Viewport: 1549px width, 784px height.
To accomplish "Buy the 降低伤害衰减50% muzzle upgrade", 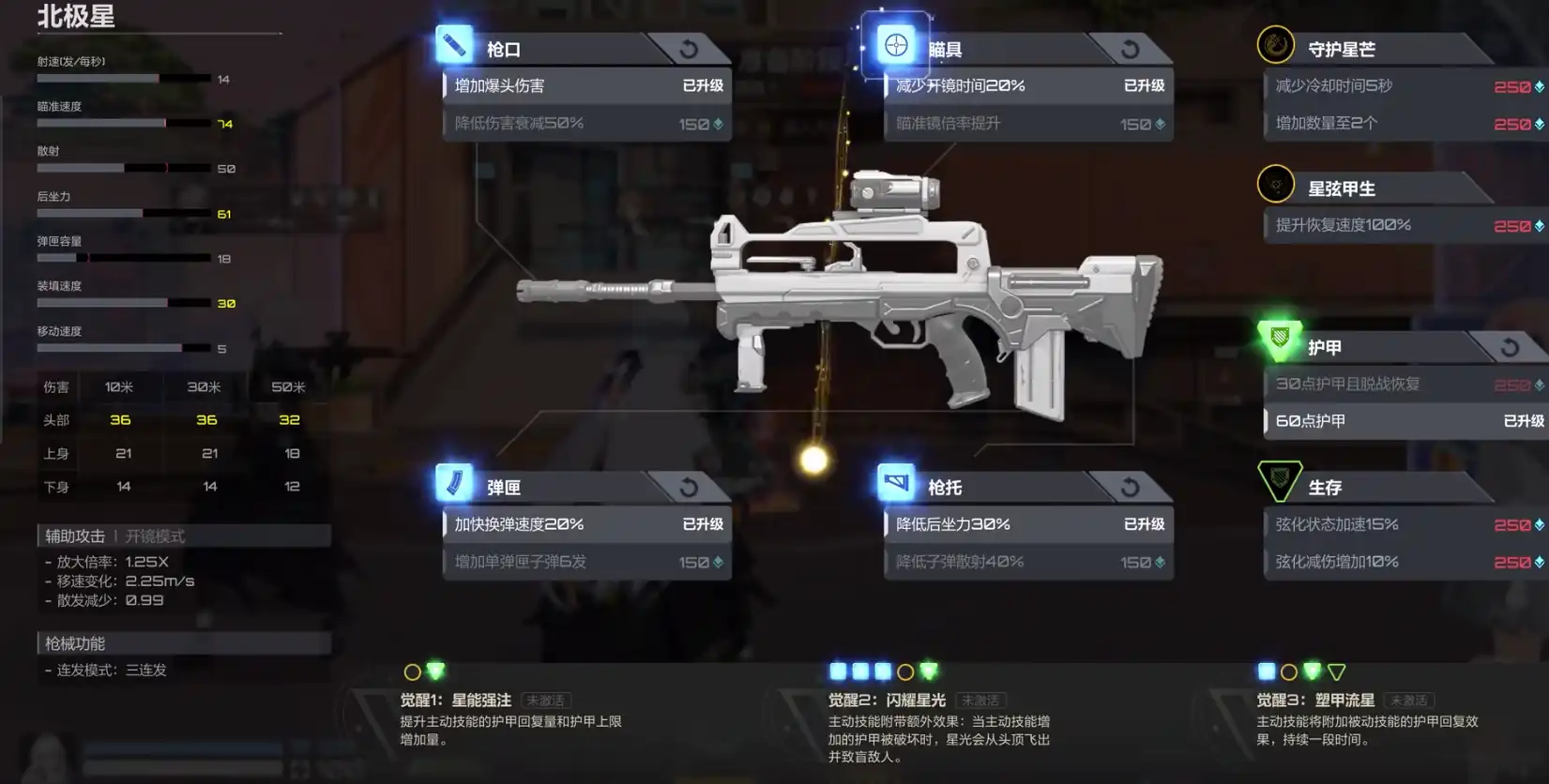I will coord(586,124).
